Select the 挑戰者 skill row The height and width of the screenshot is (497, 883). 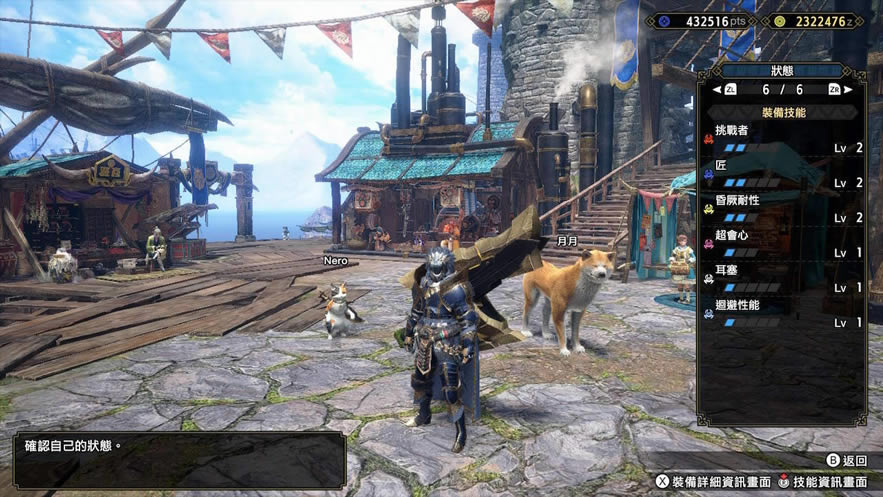click(781, 139)
